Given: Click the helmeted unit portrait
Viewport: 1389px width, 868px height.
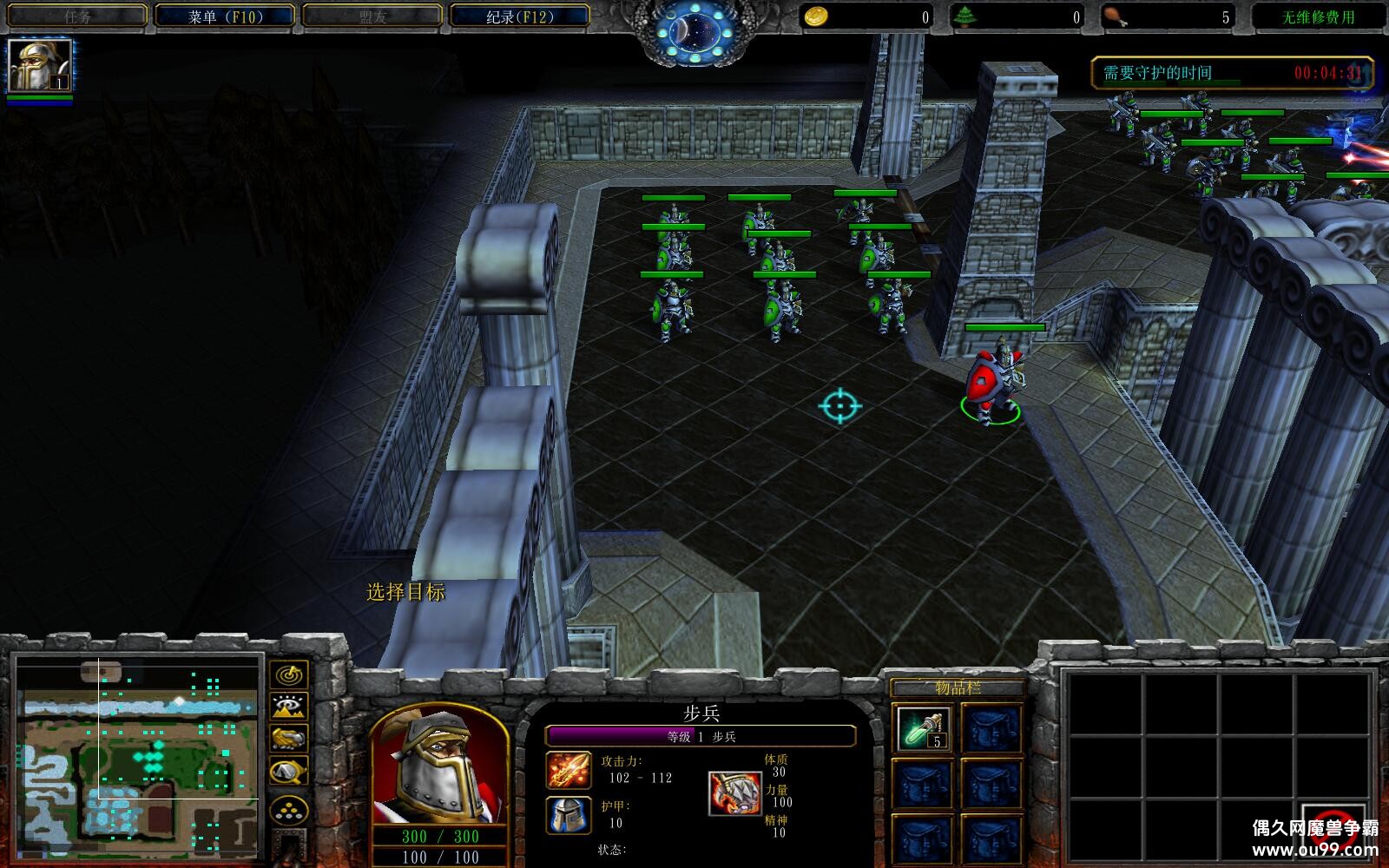Looking at the screenshot, I should pos(438,766).
